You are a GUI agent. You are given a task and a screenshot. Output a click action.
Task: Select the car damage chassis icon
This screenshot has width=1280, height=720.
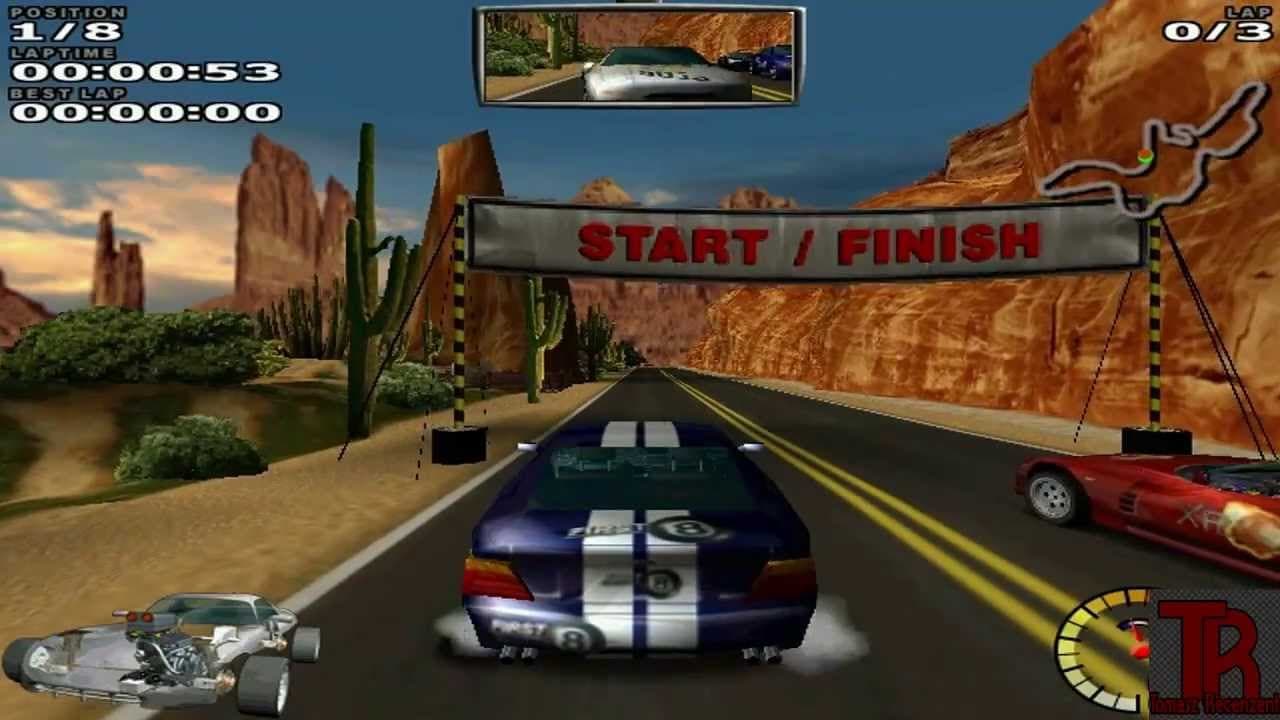point(160,650)
